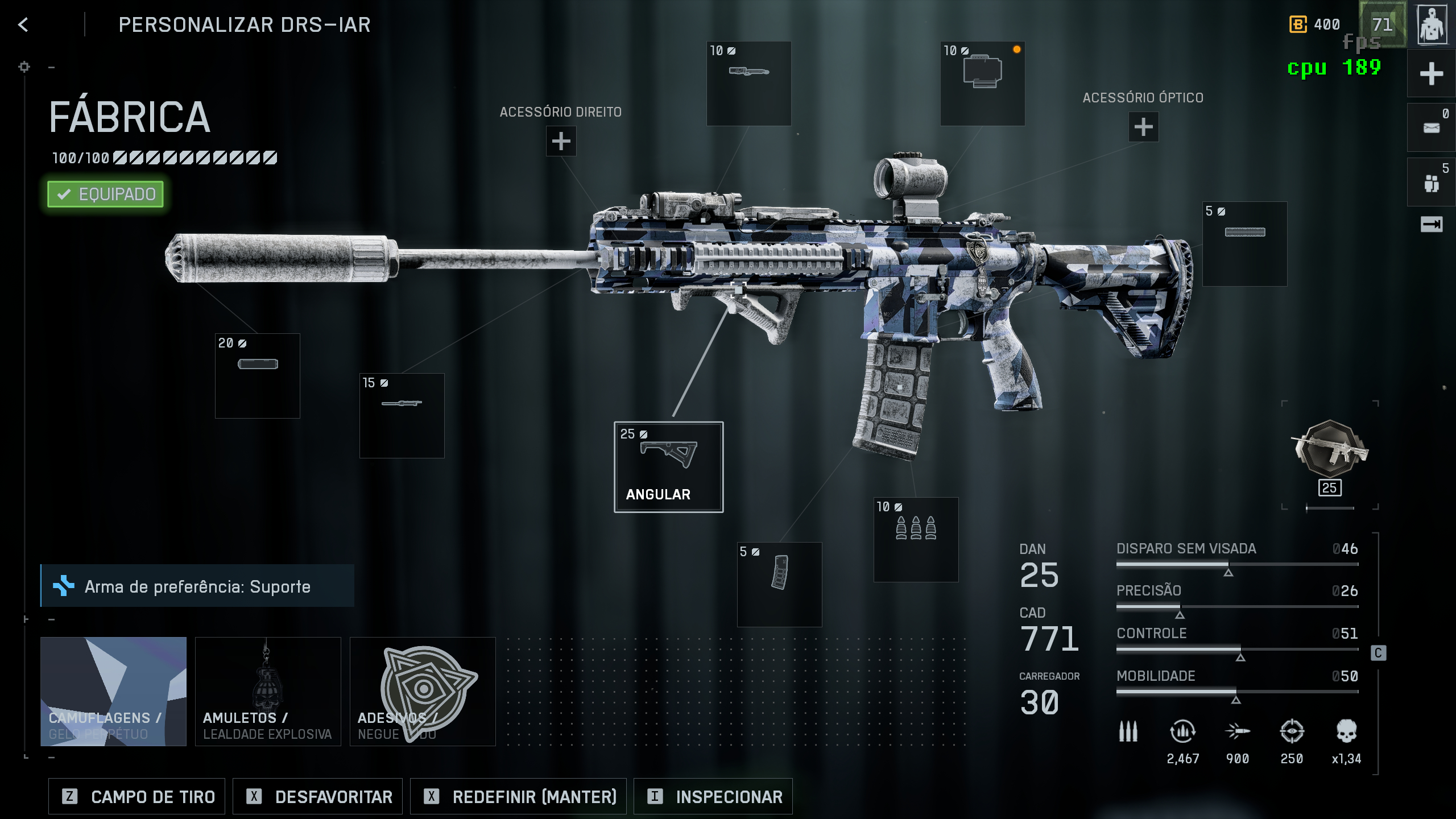The width and height of the screenshot is (1456, 819).
Task: Select the Angular grip slot
Action: pyautogui.click(x=668, y=466)
